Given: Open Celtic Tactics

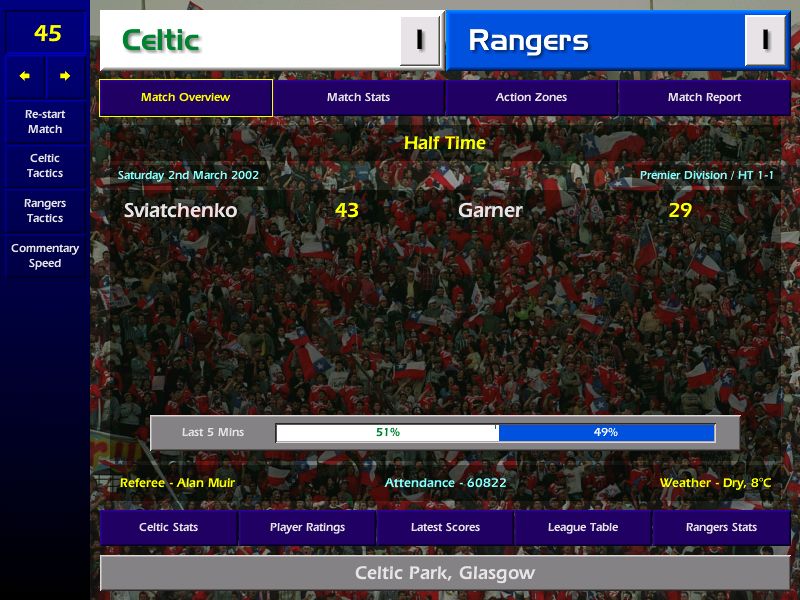Looking at the screenshot, I should (x=45, y=166).
